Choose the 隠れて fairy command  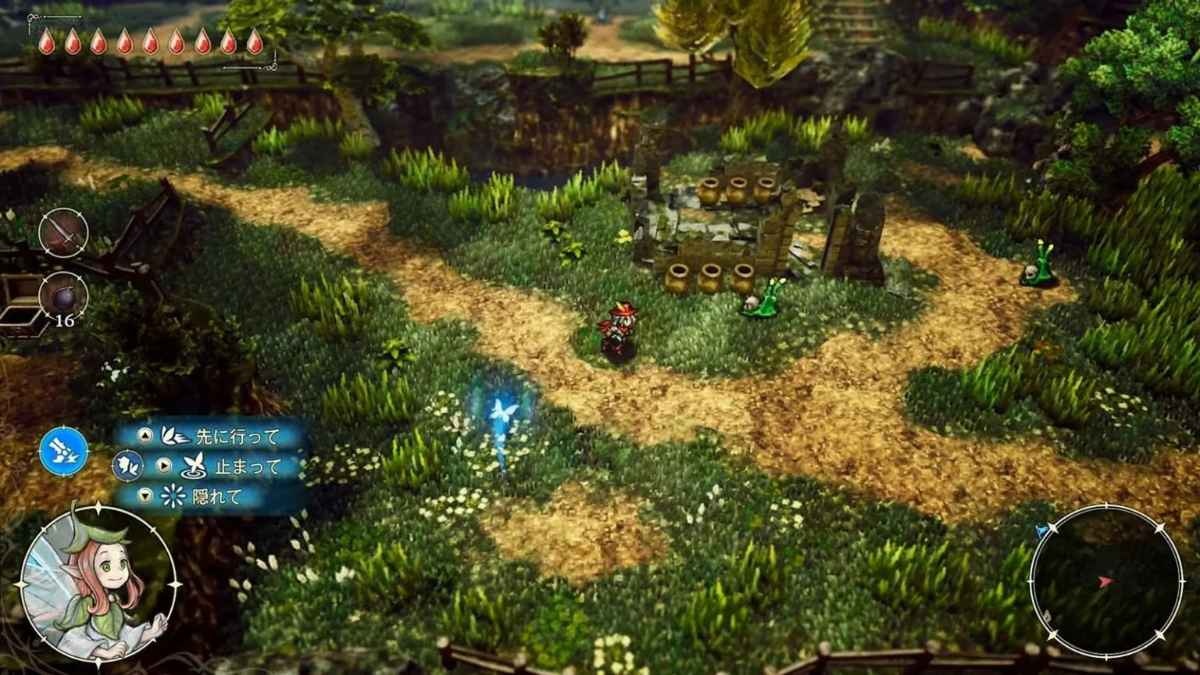point(212,496)
